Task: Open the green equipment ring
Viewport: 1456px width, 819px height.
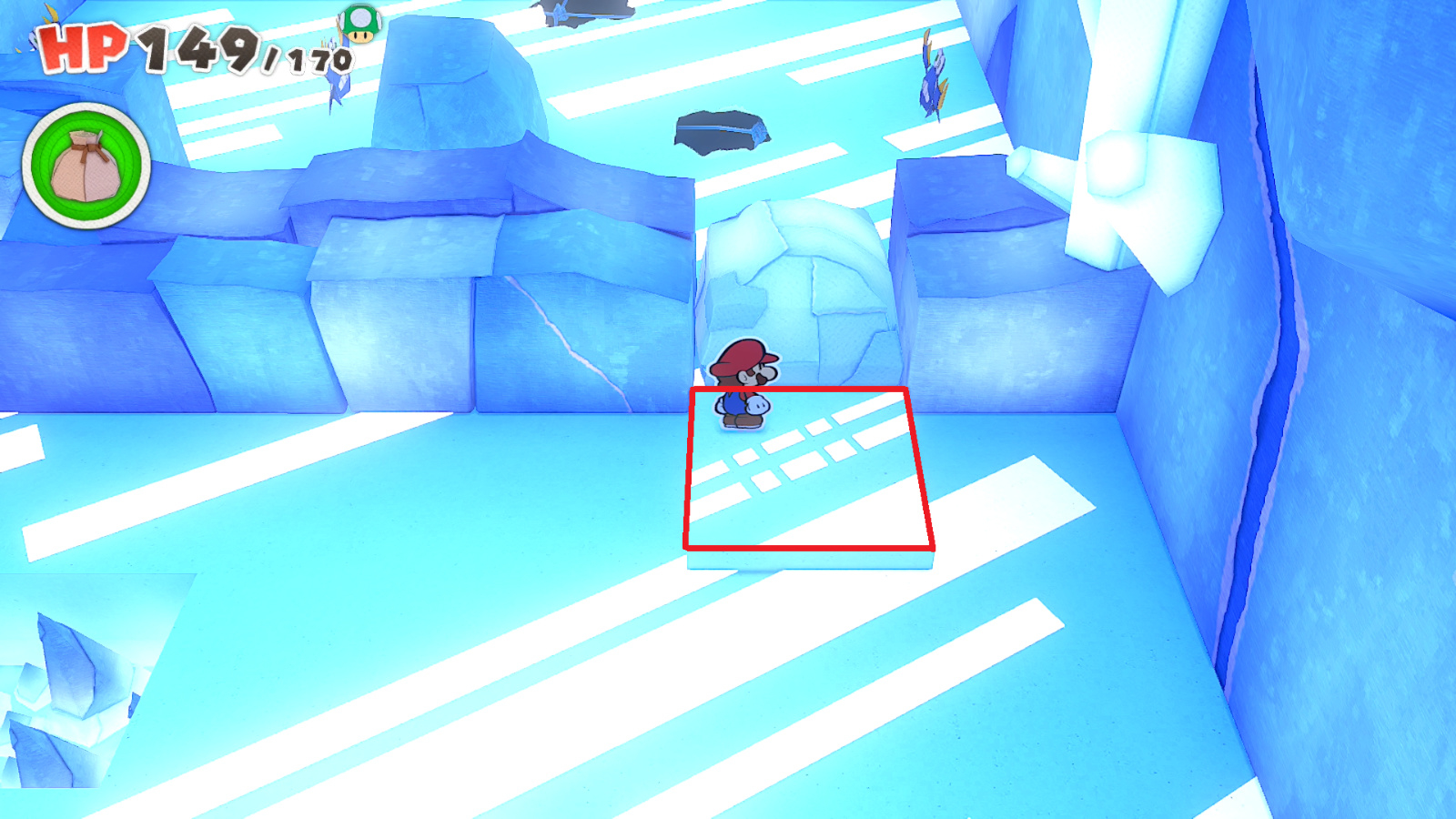Action: coord(86,169)
